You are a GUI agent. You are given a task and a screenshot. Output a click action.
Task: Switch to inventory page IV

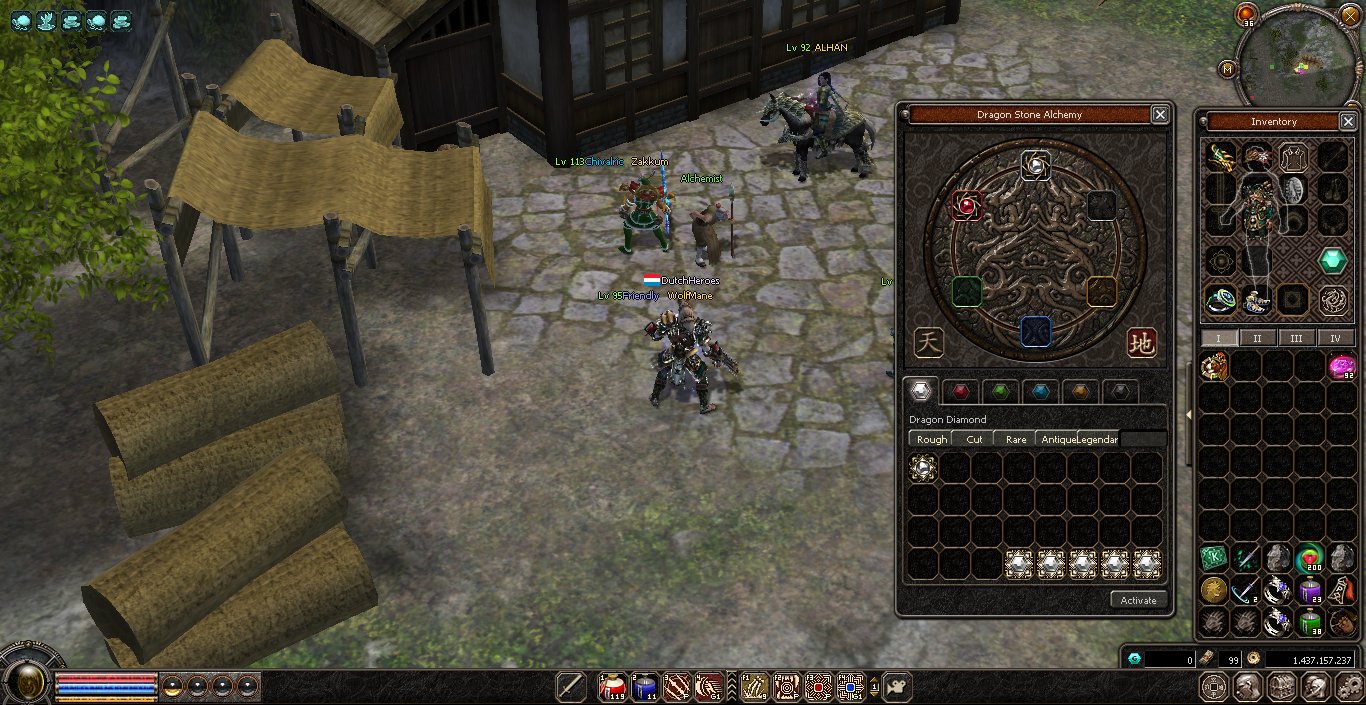coord(1335,338)
